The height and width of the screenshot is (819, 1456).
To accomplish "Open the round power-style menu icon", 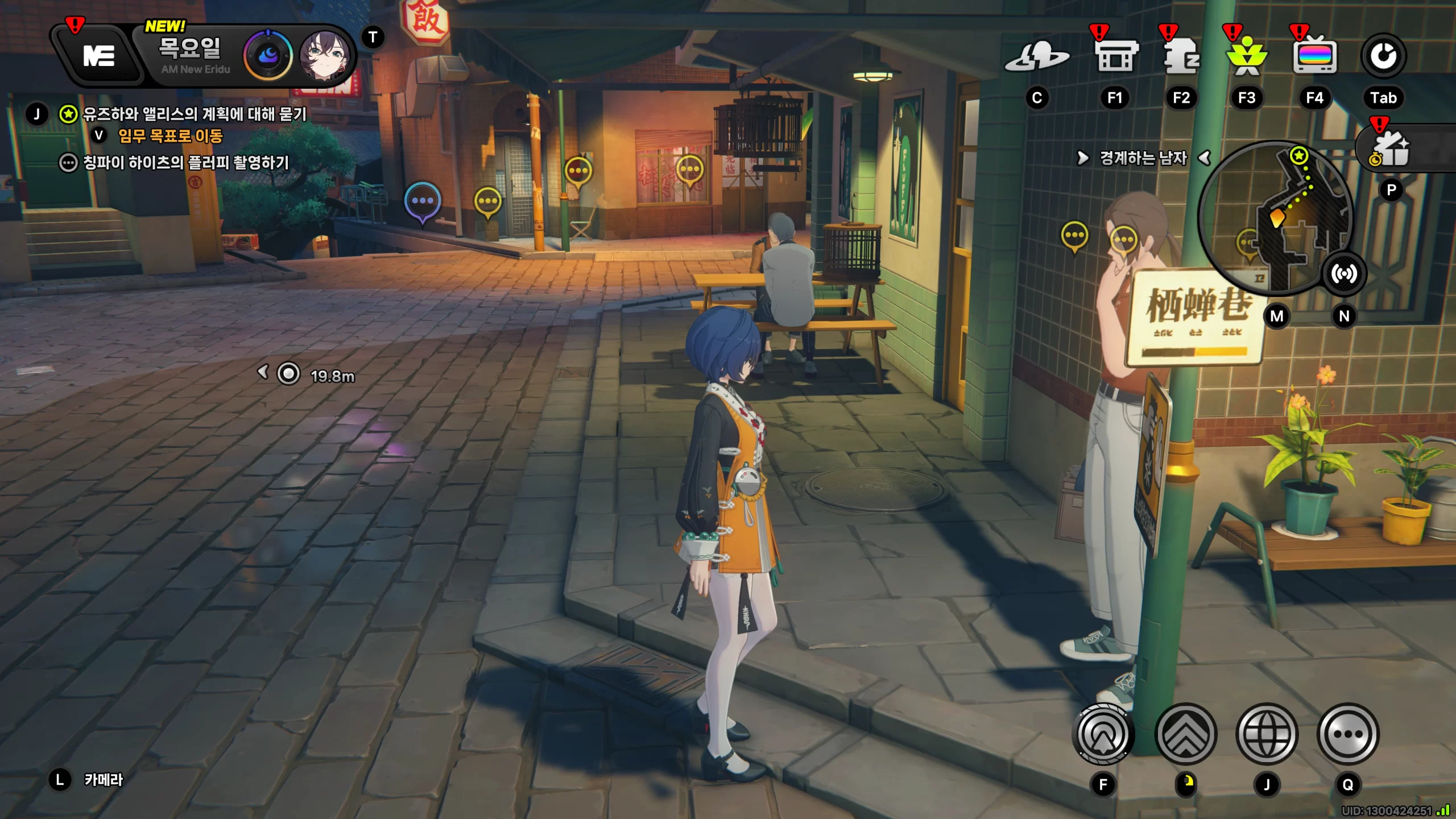I will click(x=1383, y=56).
